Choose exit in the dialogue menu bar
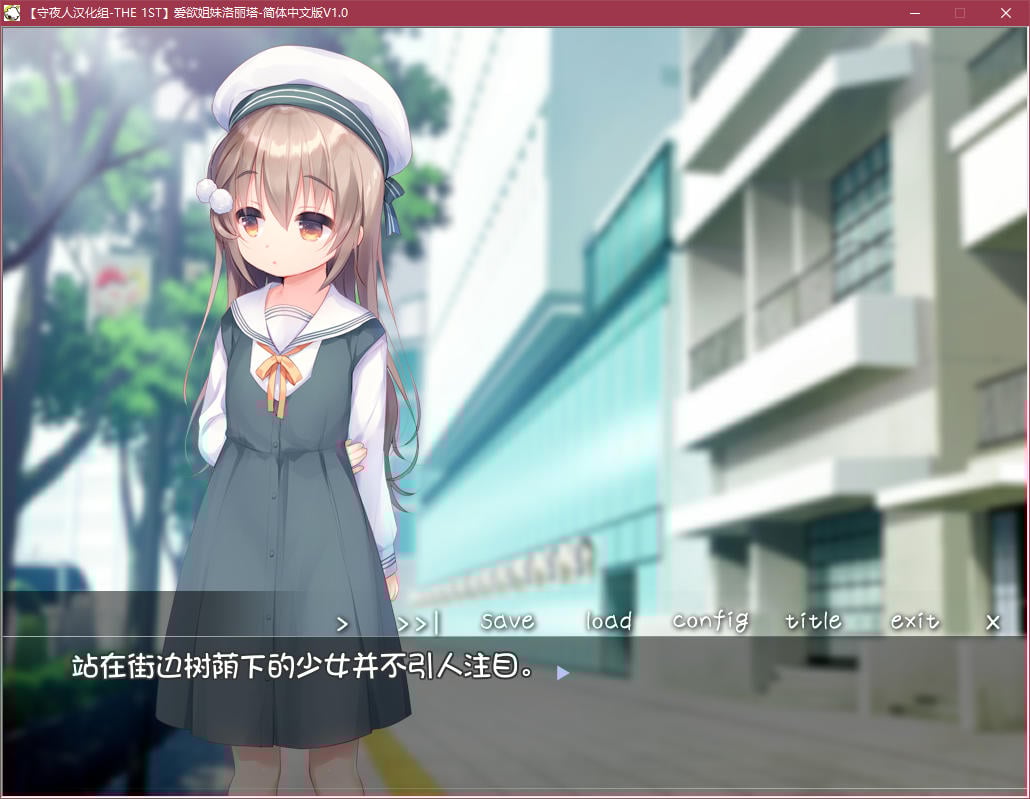1030x799 pixels. (915, 621)
